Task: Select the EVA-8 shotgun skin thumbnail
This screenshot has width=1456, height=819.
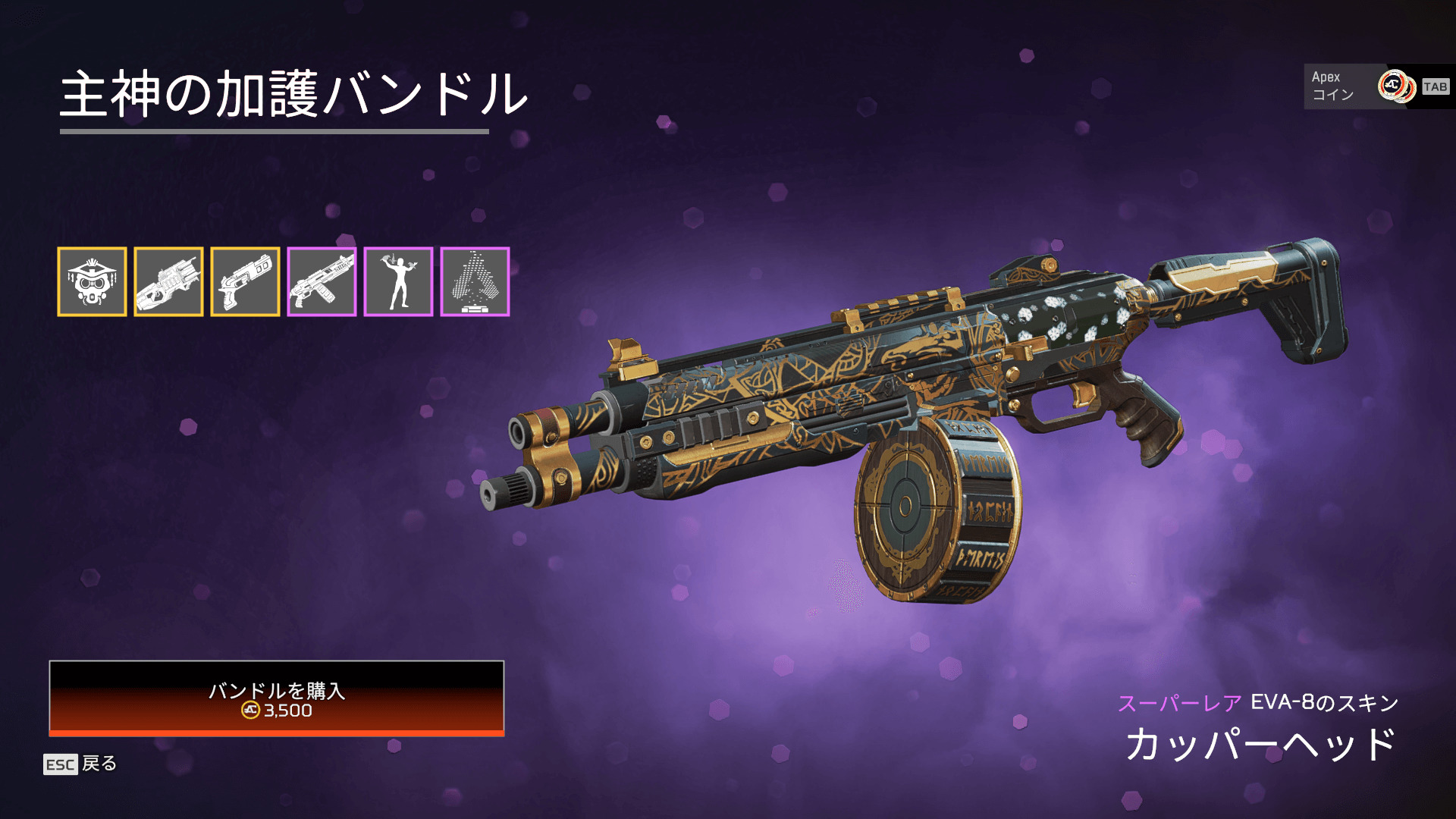Action: [322, 281]
